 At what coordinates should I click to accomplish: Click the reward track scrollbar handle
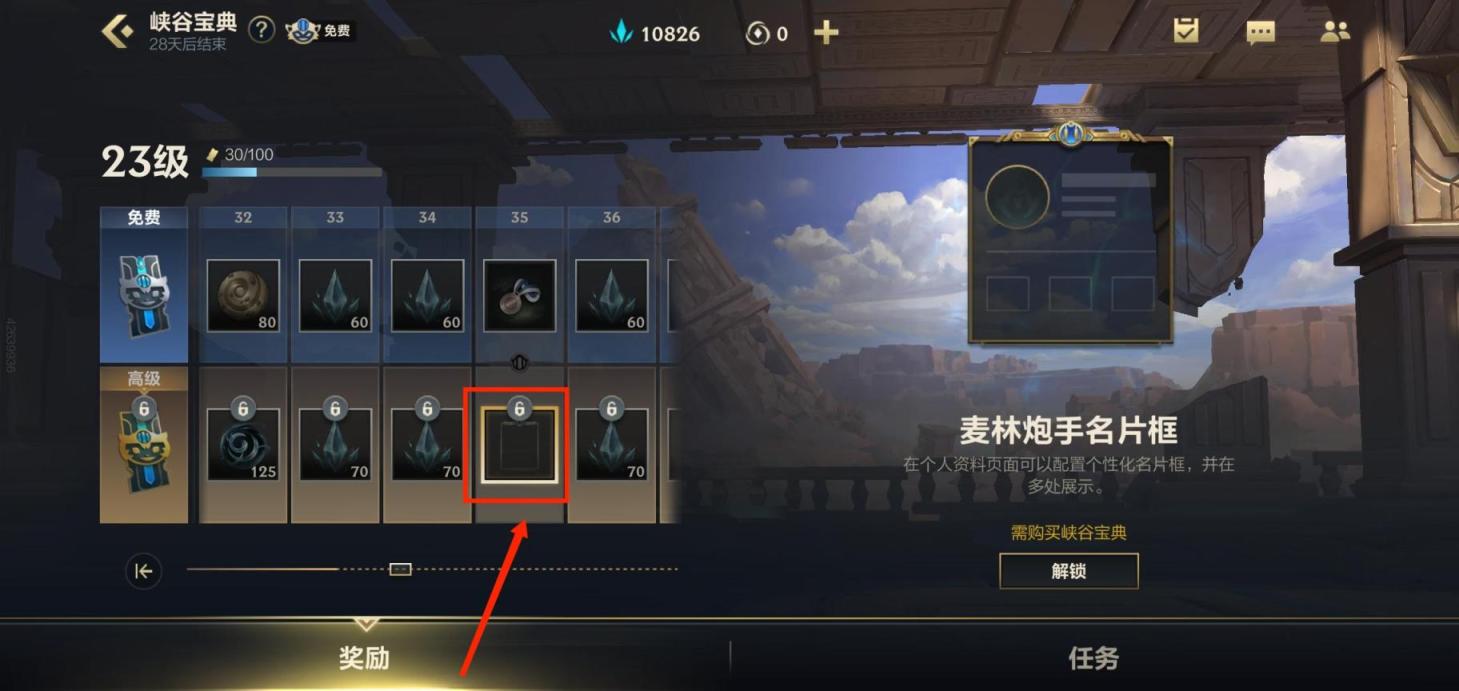[x=400, y=569]
